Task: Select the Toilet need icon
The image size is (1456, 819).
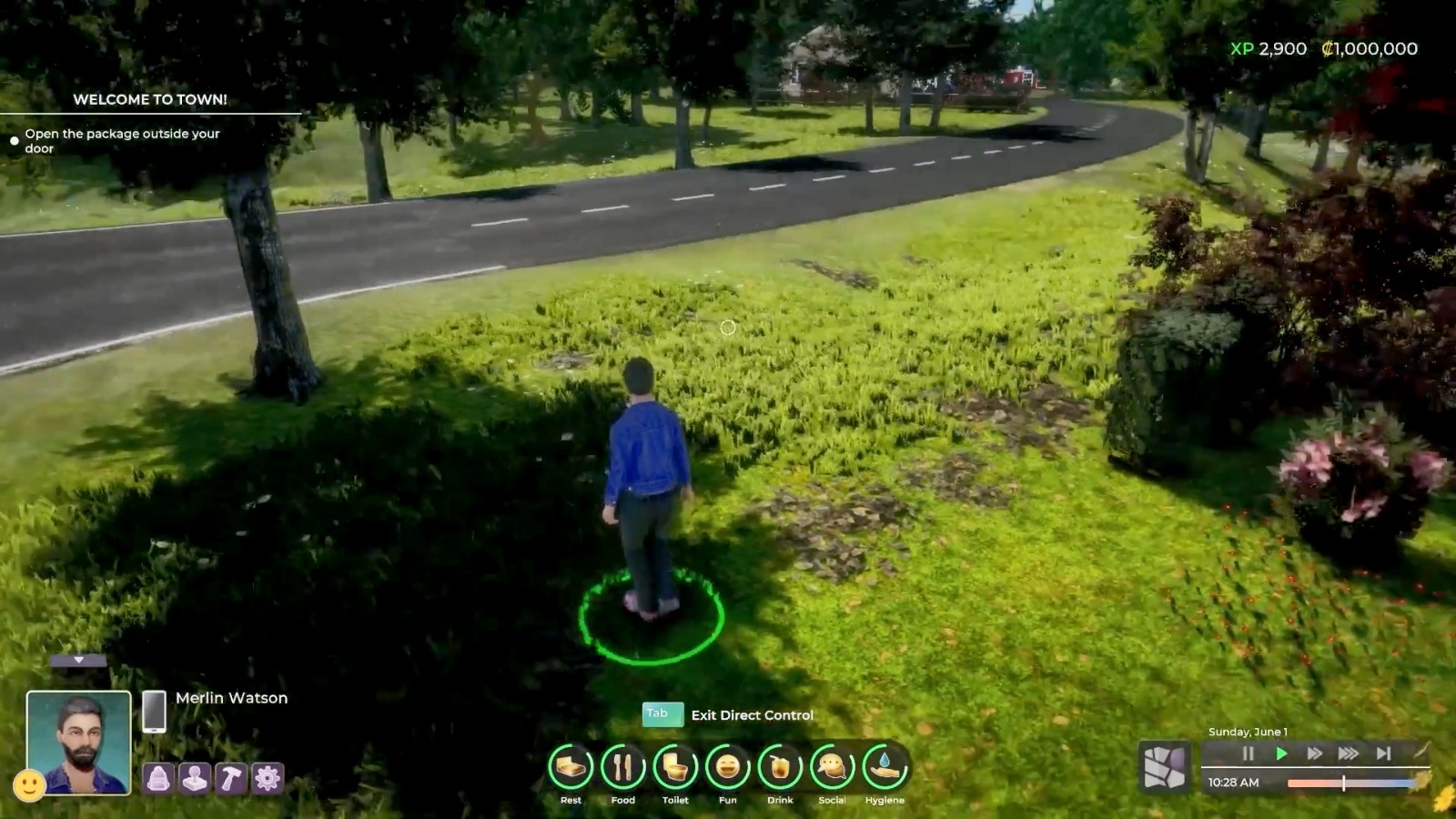Action: point(675,767)
